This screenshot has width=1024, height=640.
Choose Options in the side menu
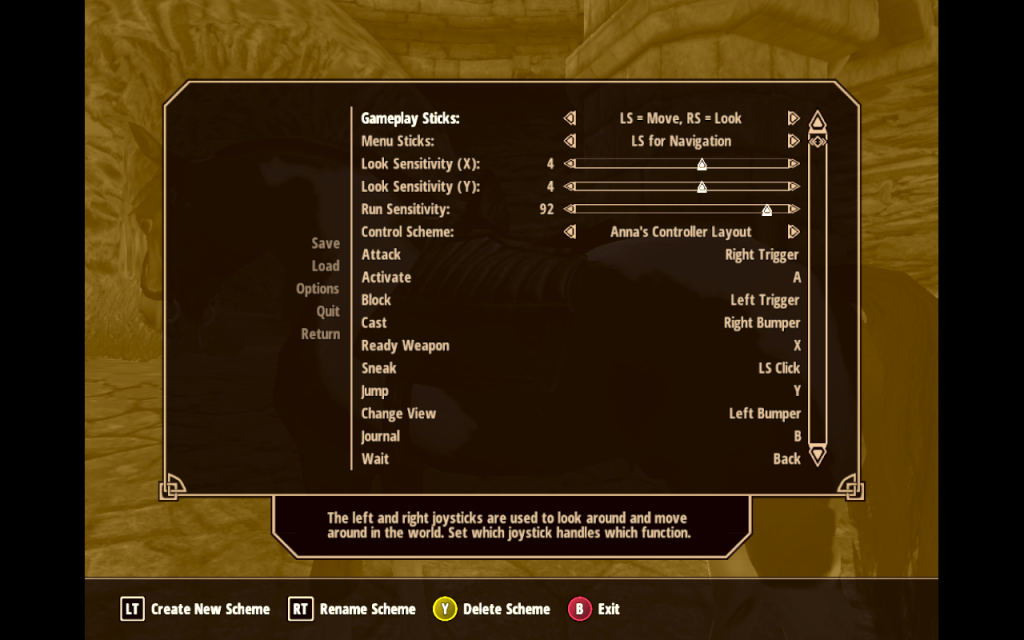coord(317,289)
